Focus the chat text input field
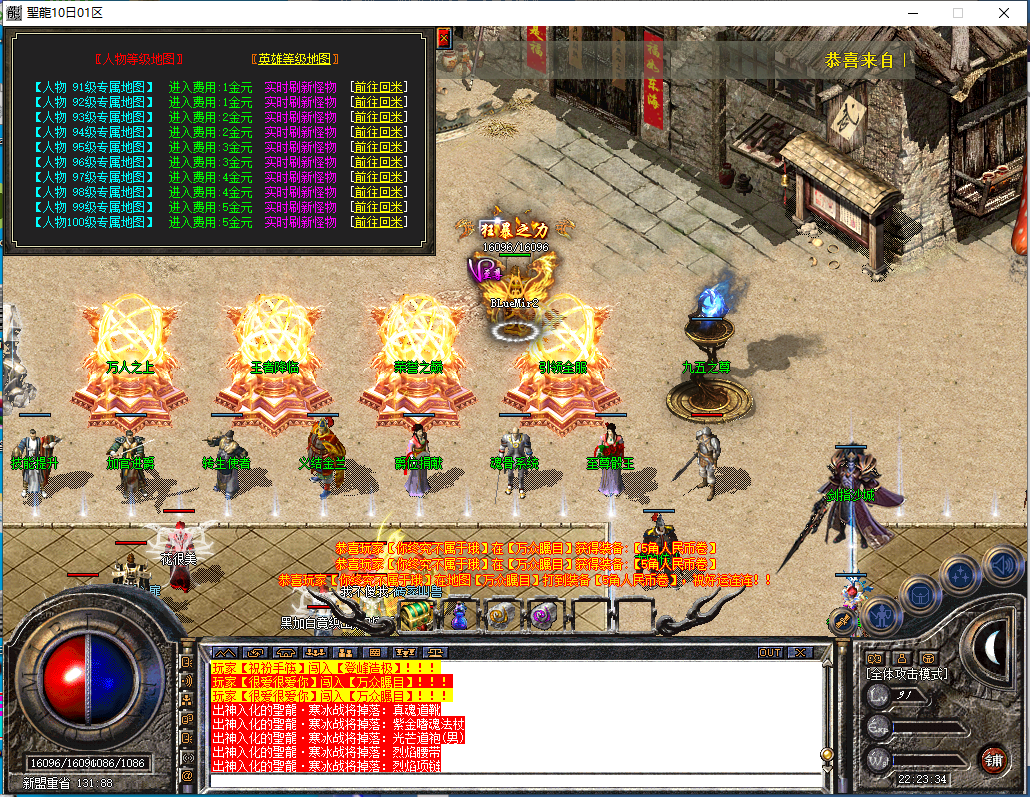The width and height of the screenshot is (1030, 797). point(510,780)
